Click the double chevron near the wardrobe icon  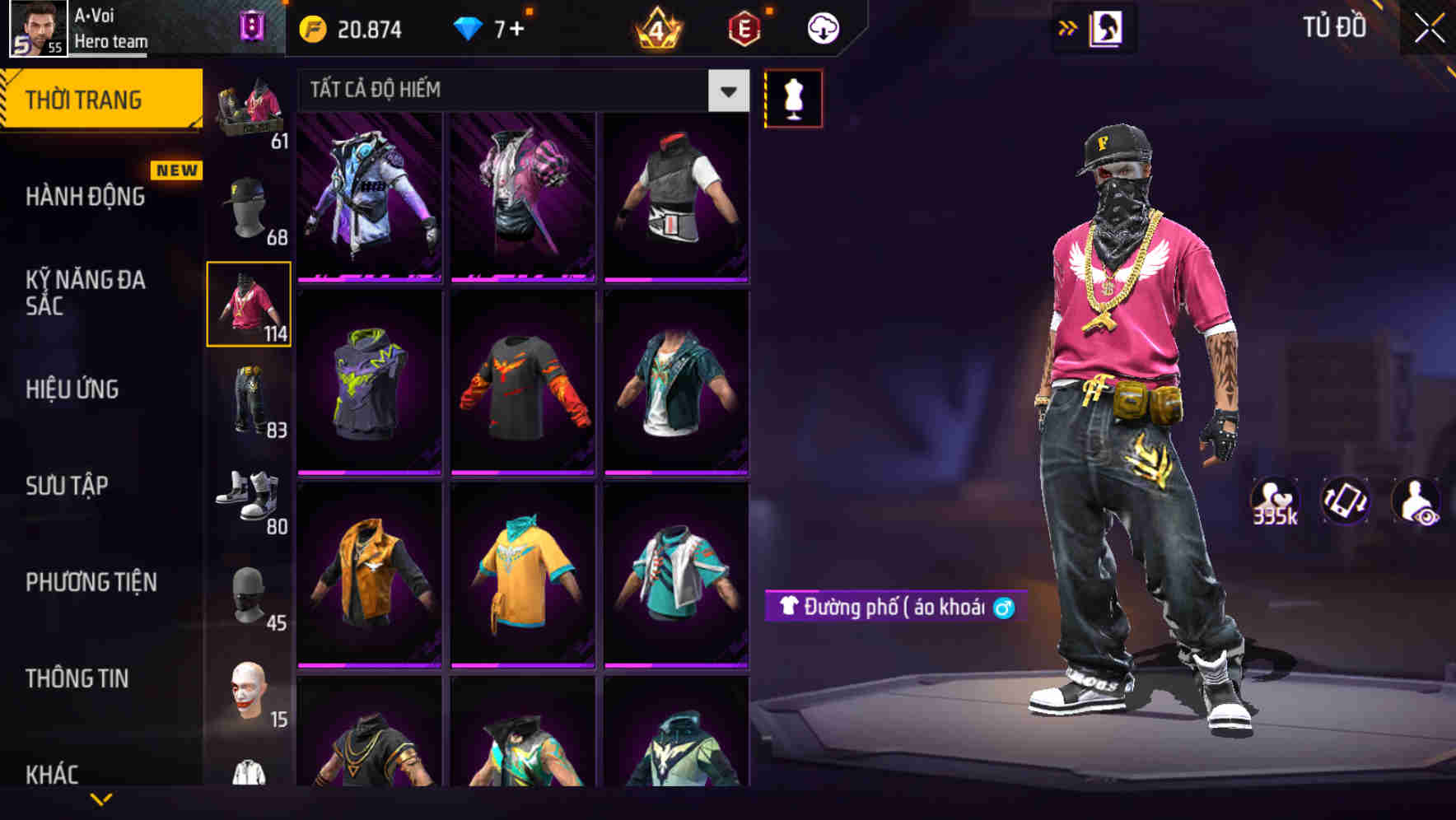tap(1068, 27)
